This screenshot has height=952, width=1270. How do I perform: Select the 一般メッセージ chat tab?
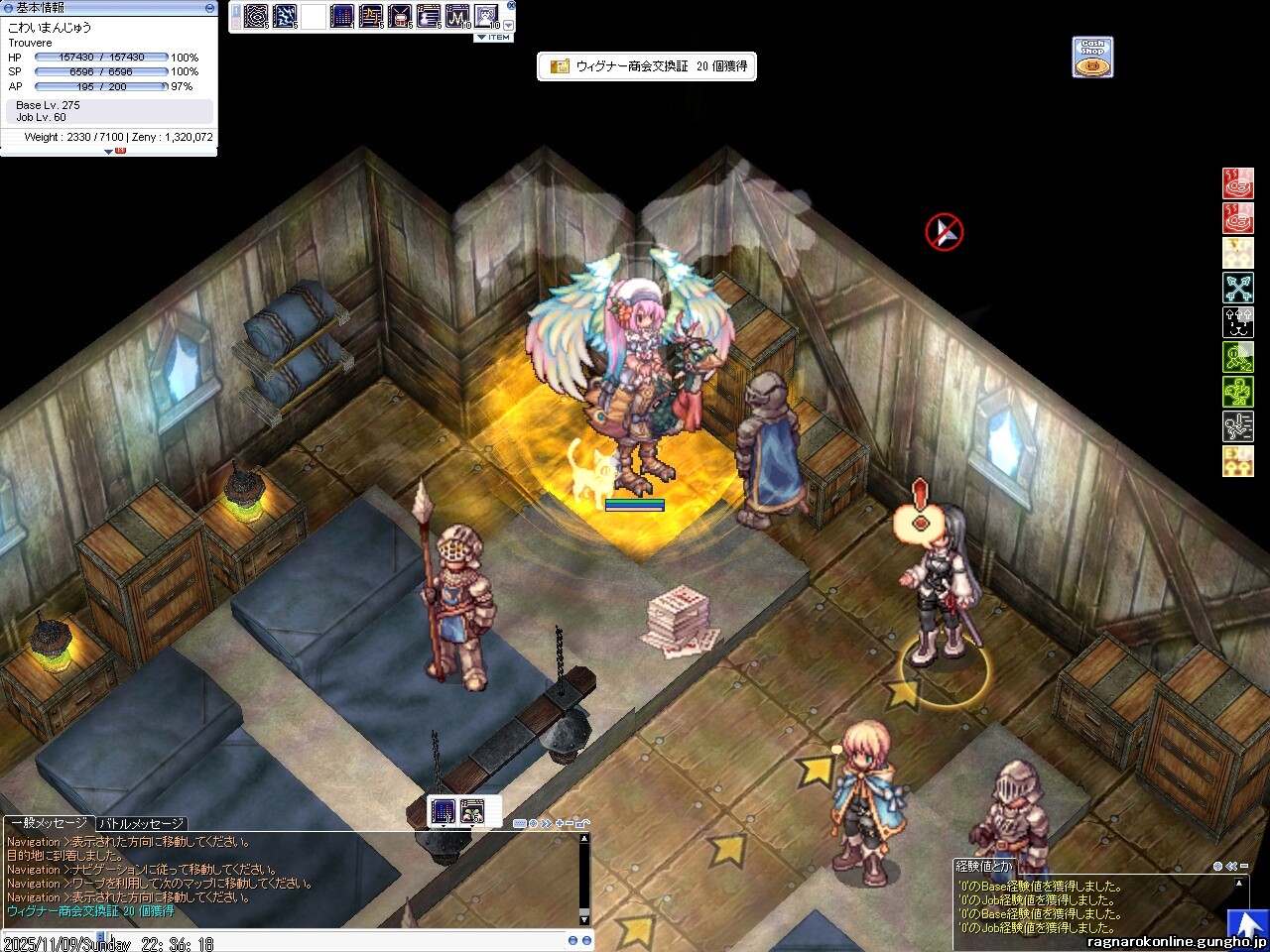click(x=48, y=824)
